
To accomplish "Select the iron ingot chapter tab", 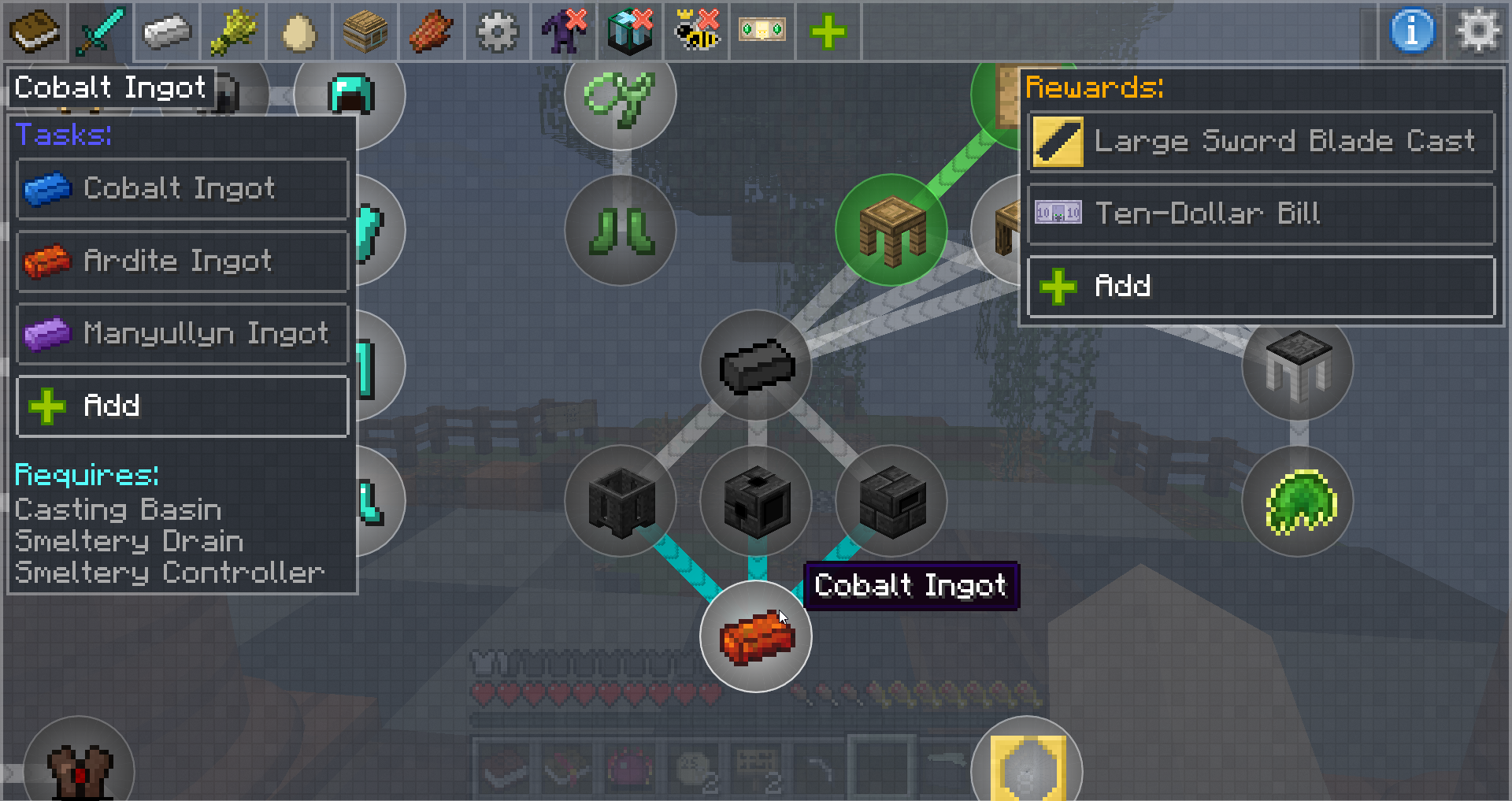I will coord(166,32).
